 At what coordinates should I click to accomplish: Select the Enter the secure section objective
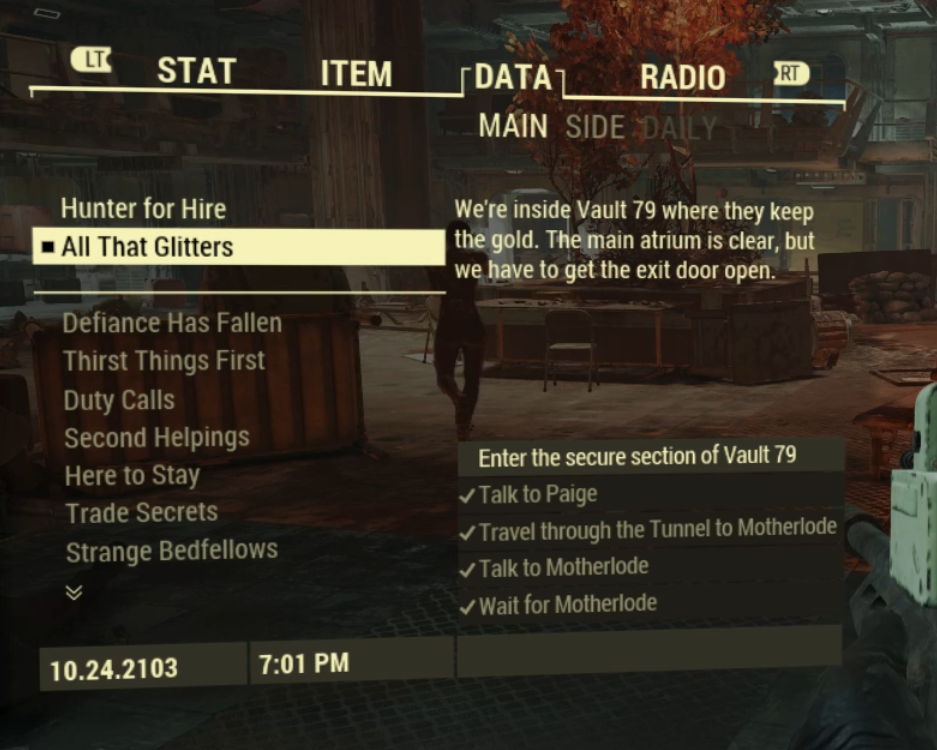(x=637, y=456)
